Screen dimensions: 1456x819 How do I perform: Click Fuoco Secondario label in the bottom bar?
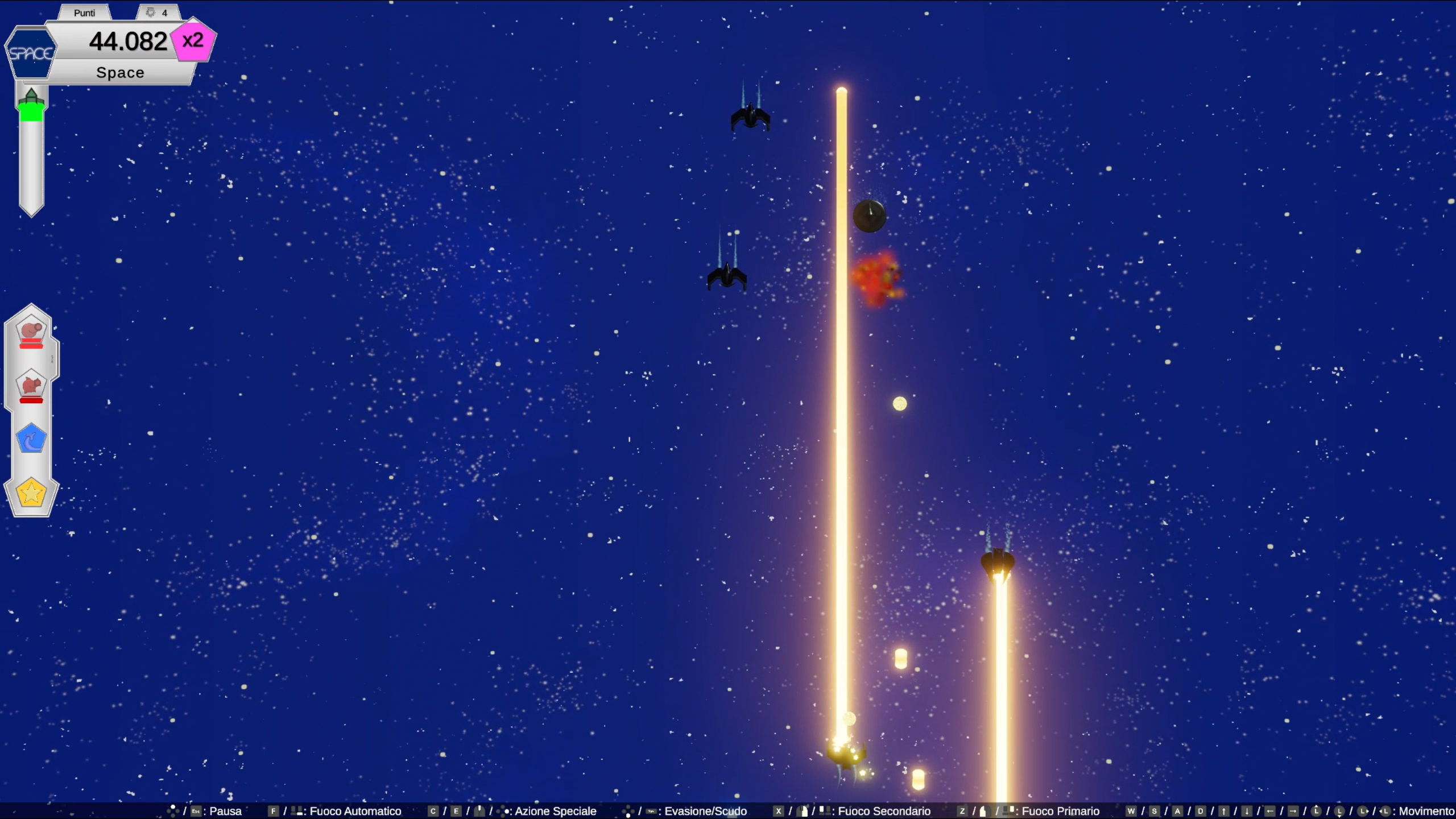point(884,811)
